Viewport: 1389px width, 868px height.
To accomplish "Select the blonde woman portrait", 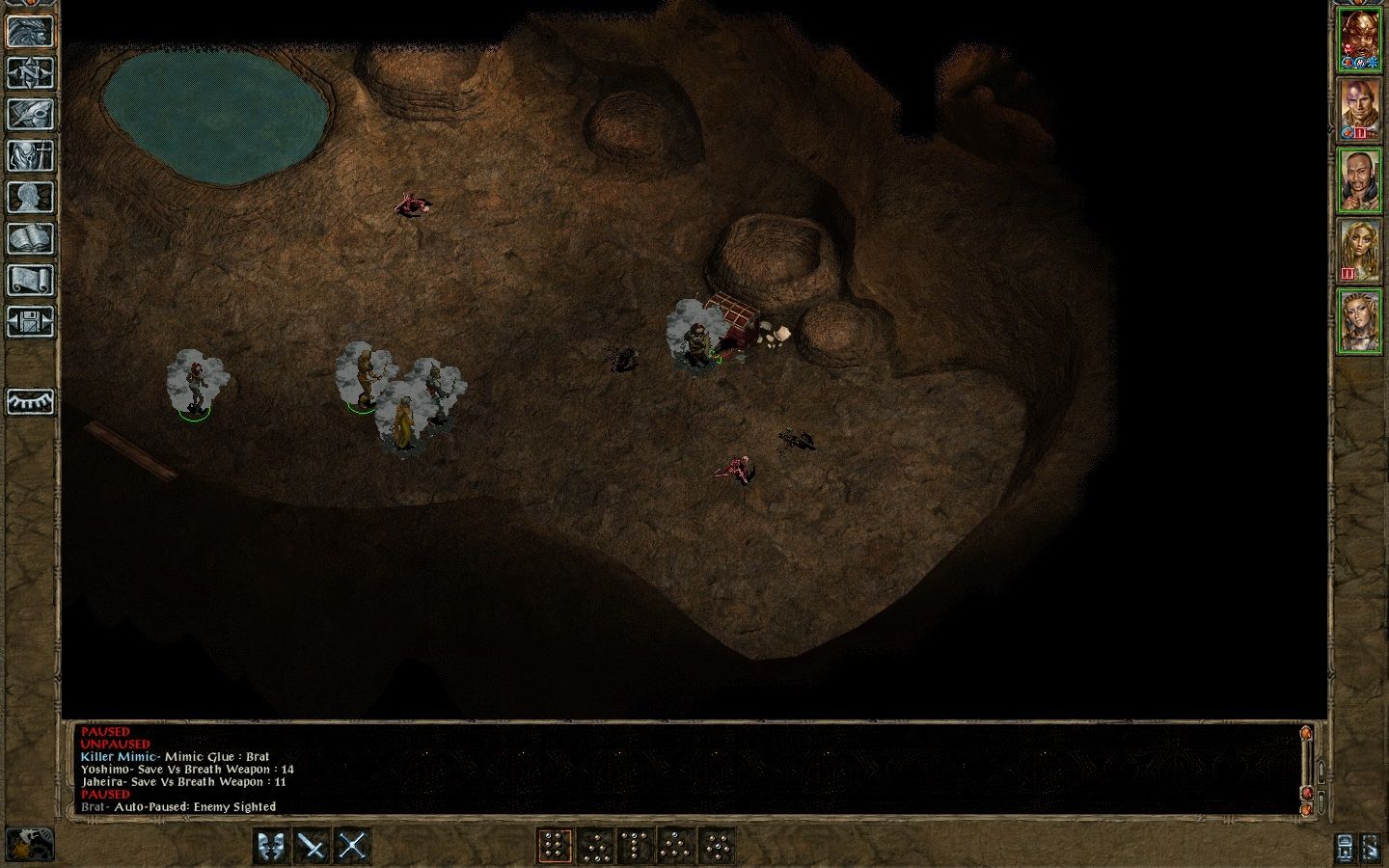I will click(1359, 251).
